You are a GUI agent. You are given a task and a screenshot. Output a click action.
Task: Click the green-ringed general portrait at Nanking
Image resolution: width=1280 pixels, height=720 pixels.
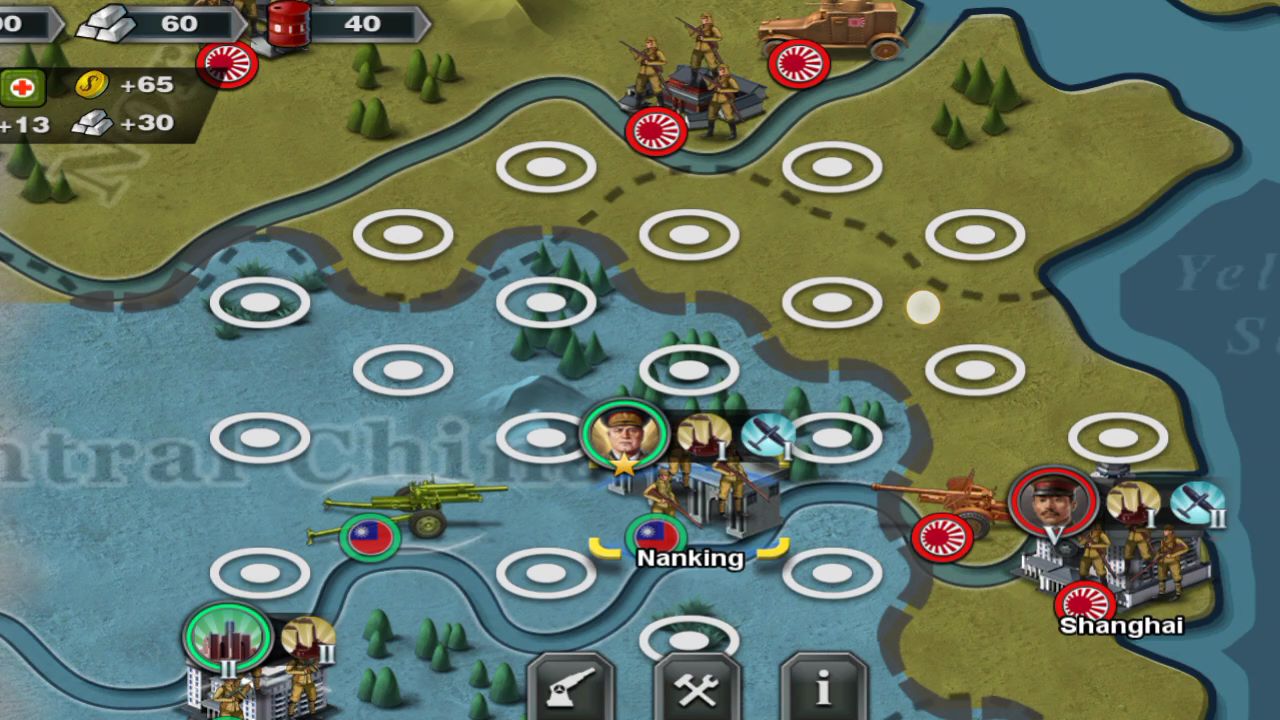click(625, 435)
